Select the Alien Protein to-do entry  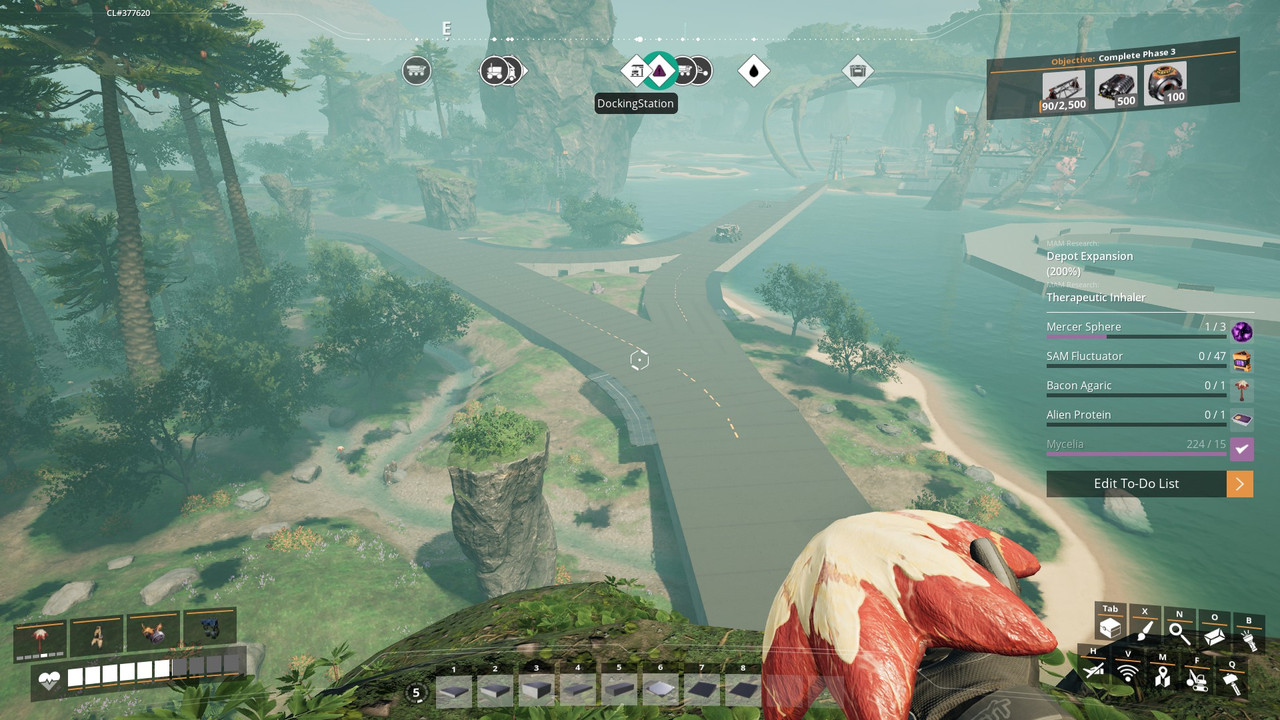(1136, 415)
